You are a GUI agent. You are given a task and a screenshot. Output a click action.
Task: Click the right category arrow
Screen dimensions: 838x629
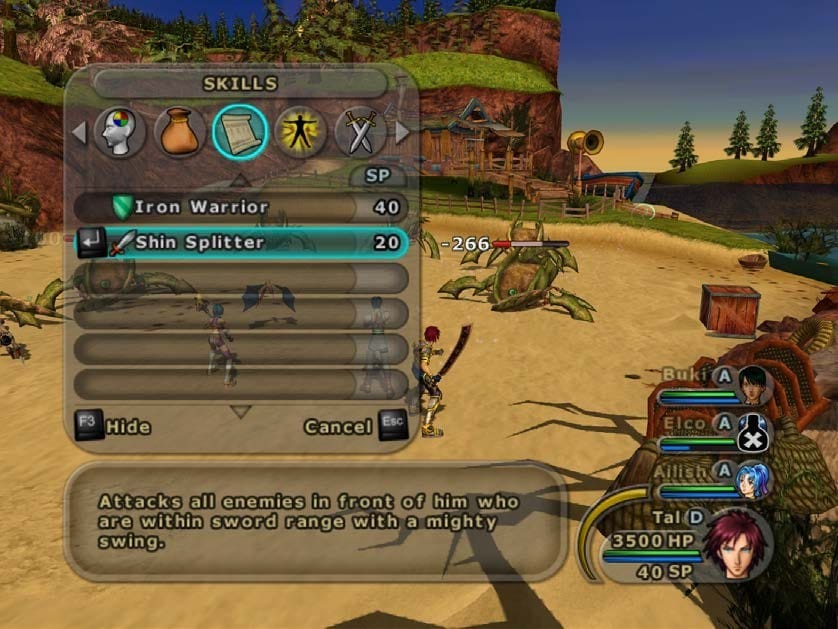coord(403,132)
